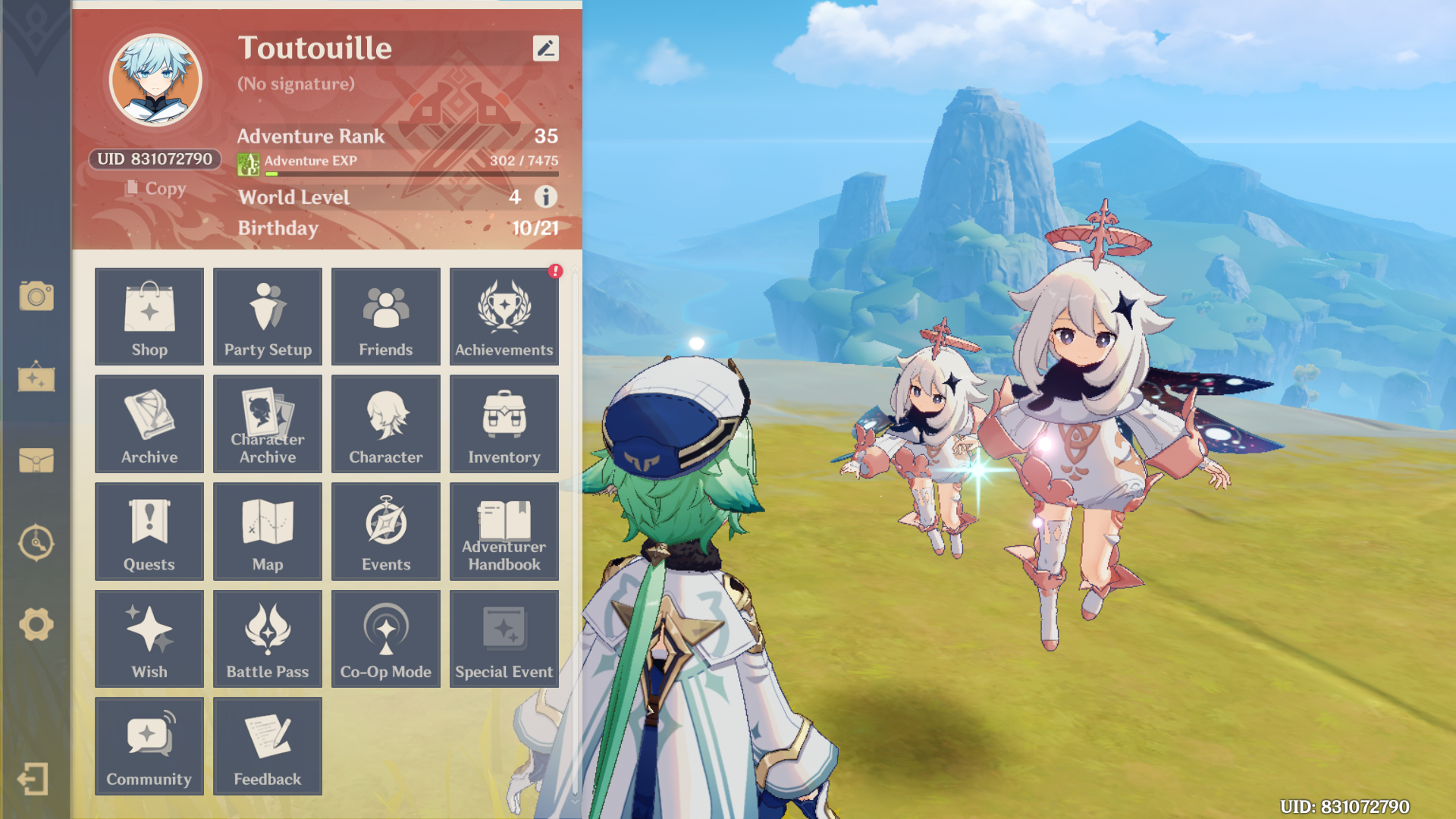Copy your UID

click(157, 188)
